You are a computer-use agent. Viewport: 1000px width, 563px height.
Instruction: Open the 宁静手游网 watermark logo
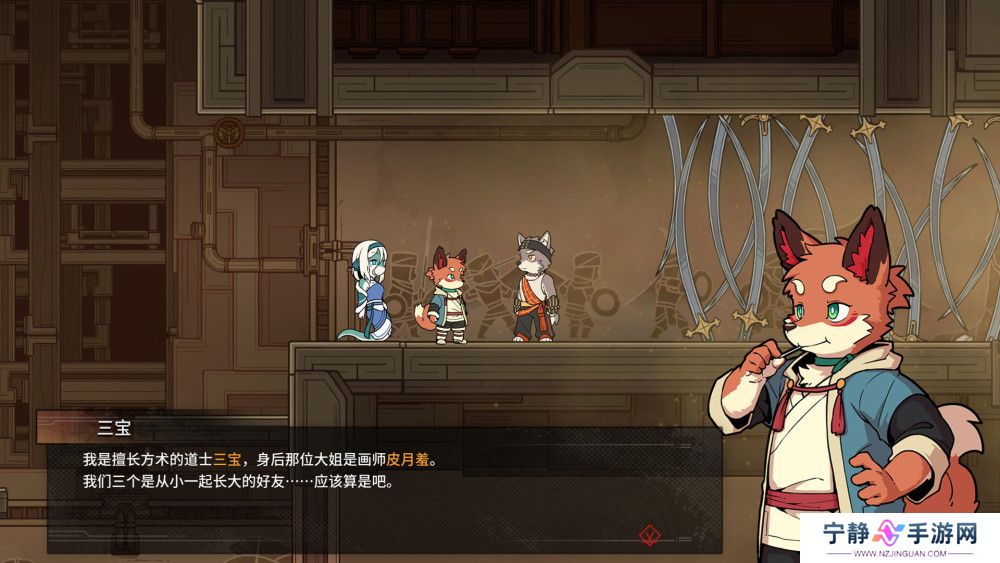(900, 537)
